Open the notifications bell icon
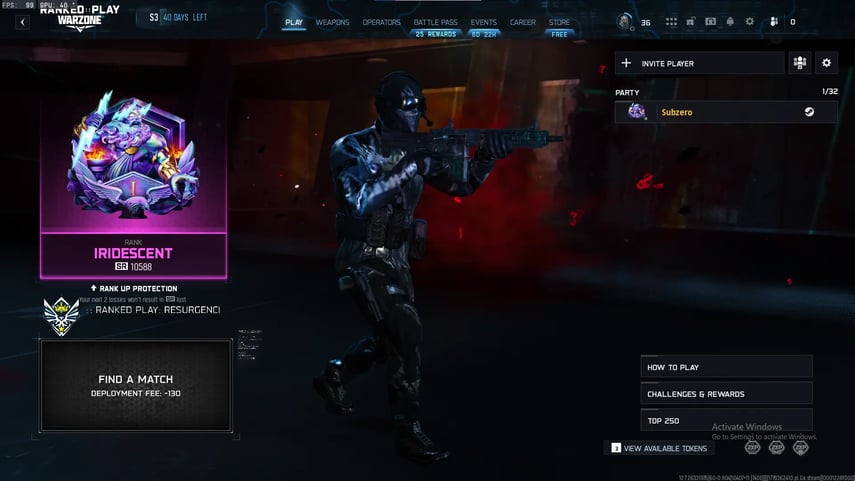Viewport: 855px width, 481px height. point(730,22)
